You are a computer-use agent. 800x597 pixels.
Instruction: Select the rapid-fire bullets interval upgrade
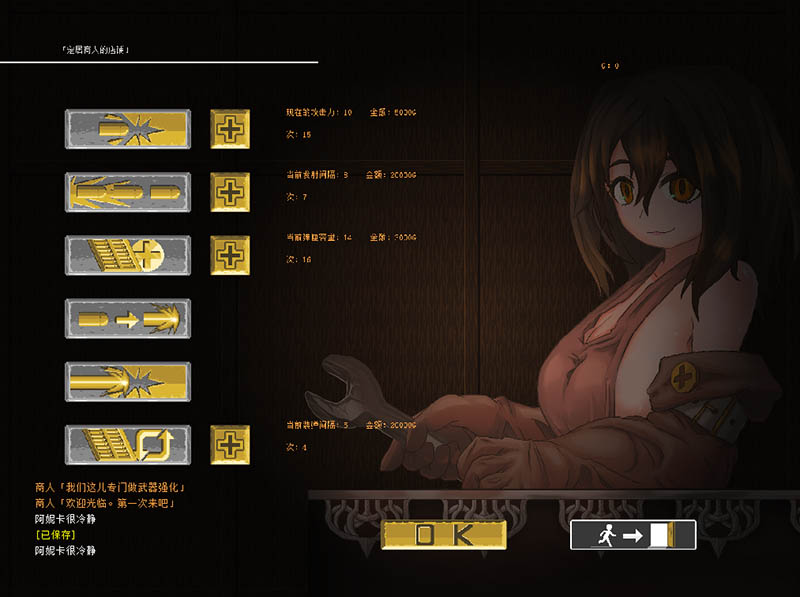[127, 192]
